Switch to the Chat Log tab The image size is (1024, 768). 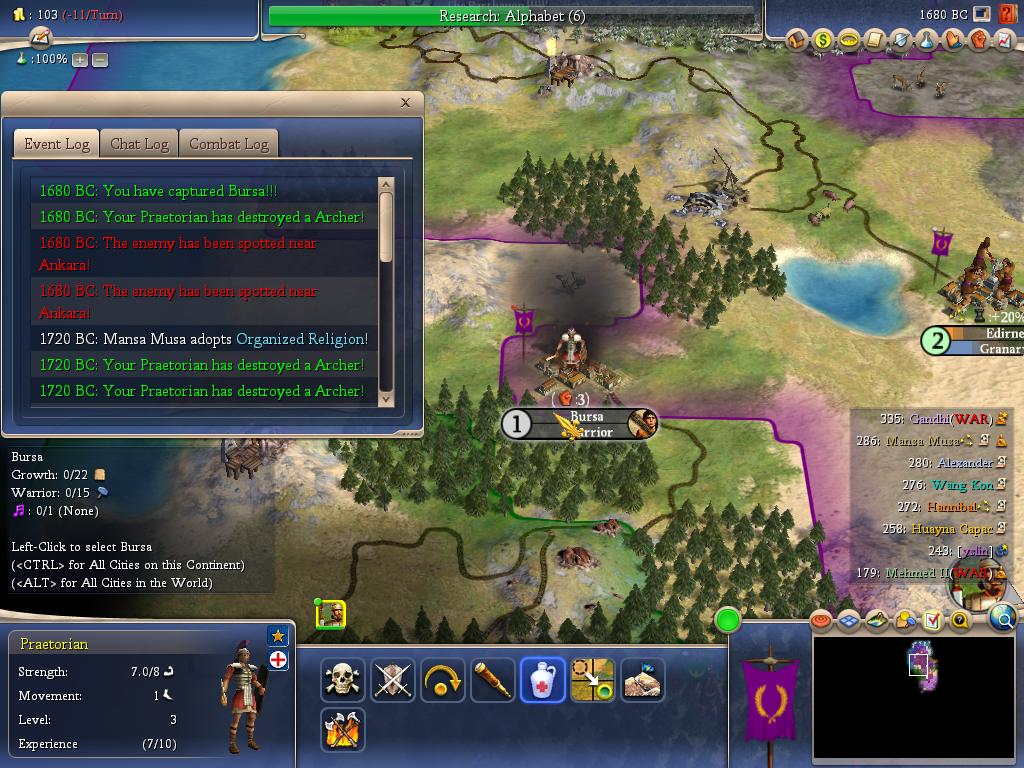click(139, 144)
